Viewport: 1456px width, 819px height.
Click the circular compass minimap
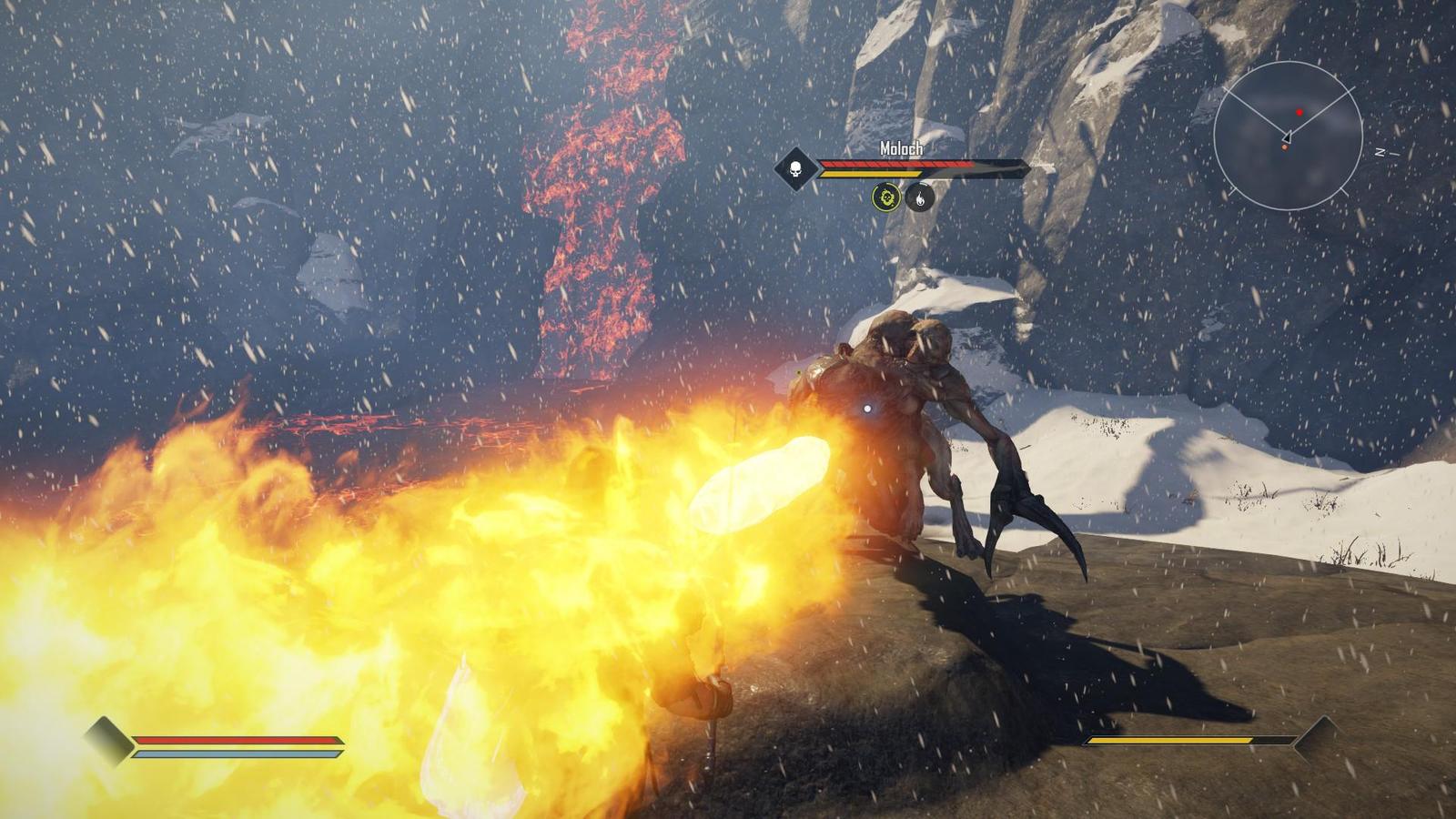[1288, 136]
